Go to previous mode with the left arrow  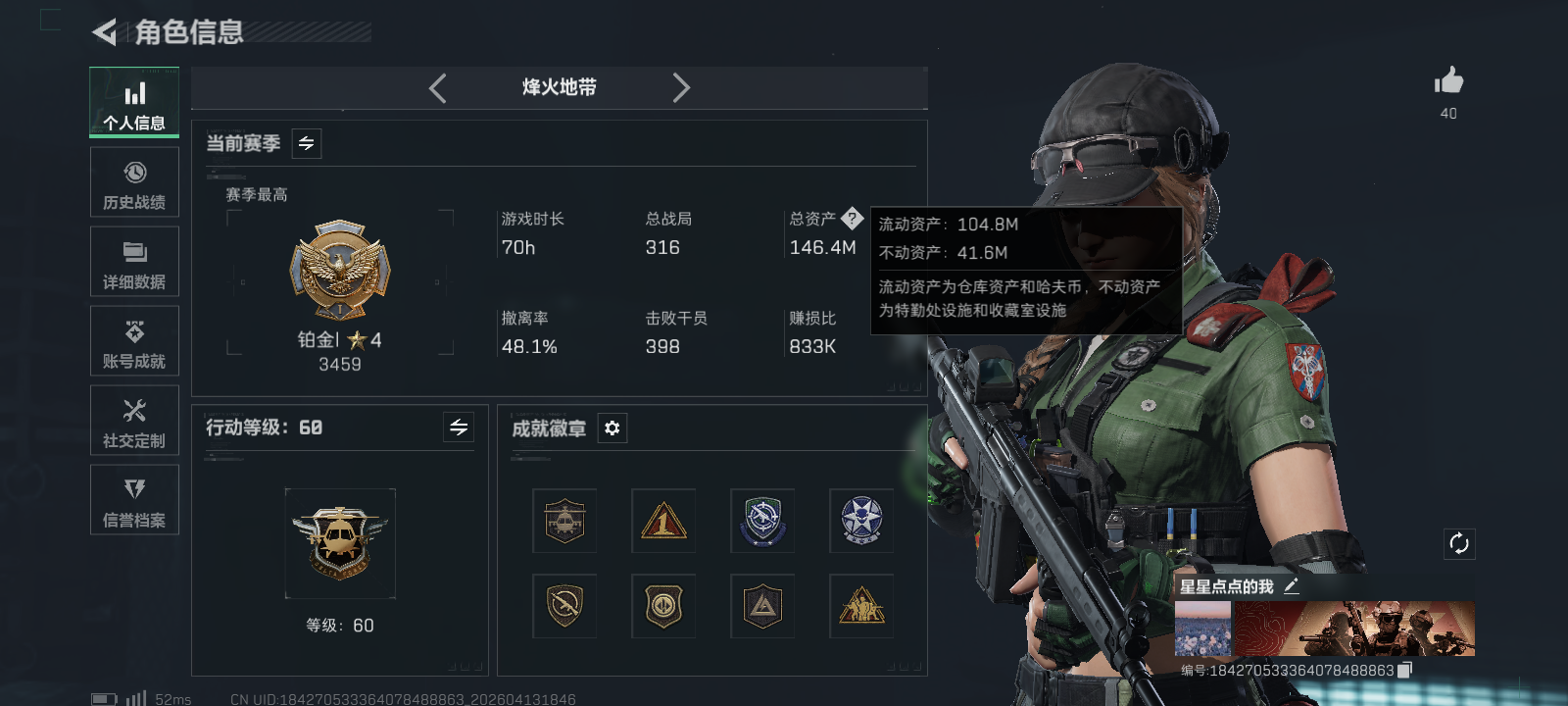(437, 87)
